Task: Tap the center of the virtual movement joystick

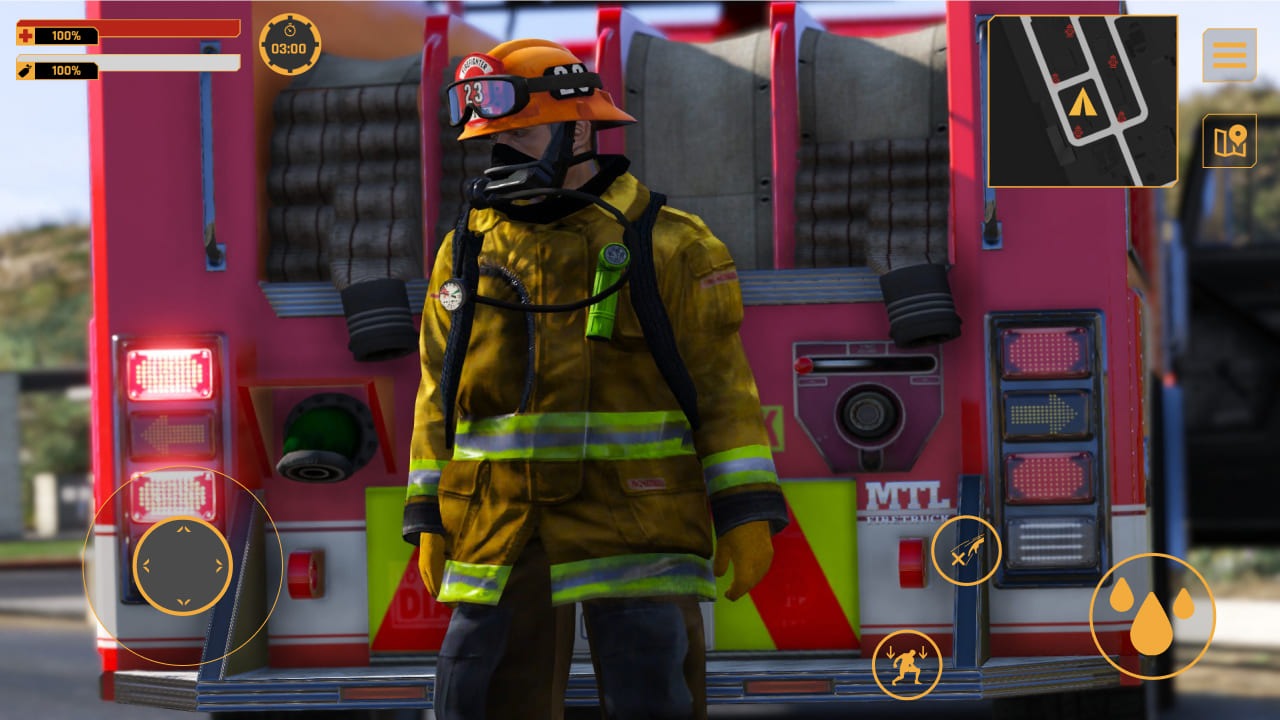Action: pyautogui.click(x=181, y=567)
